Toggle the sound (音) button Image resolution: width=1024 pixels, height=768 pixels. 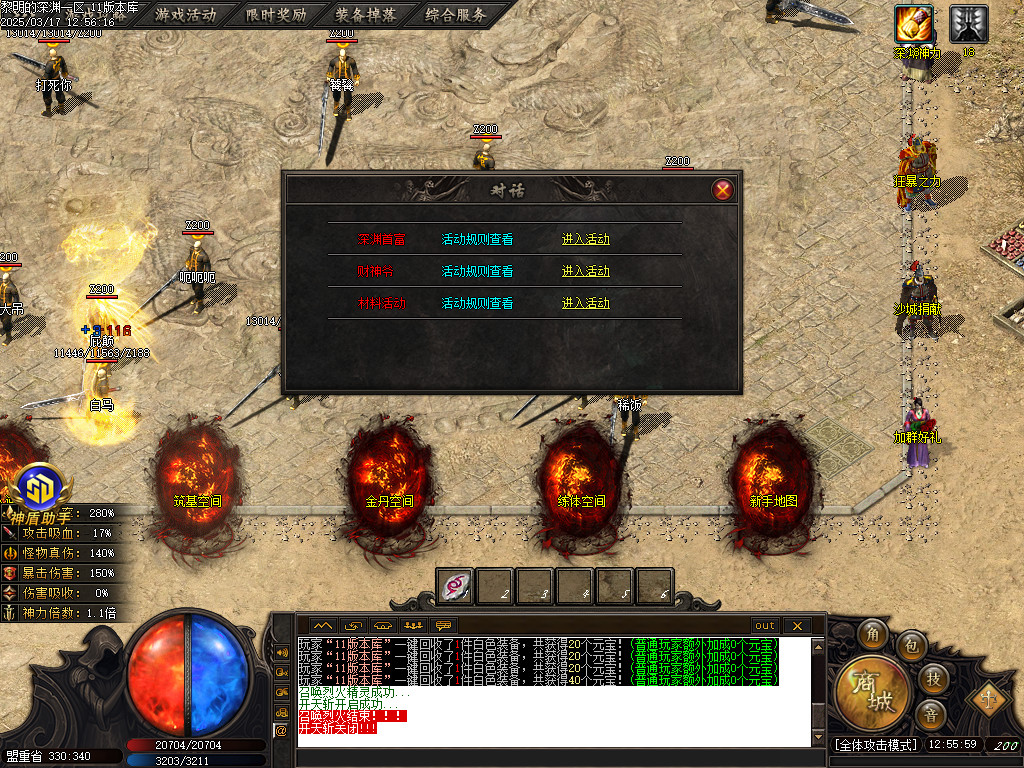(x=931, y=714)
